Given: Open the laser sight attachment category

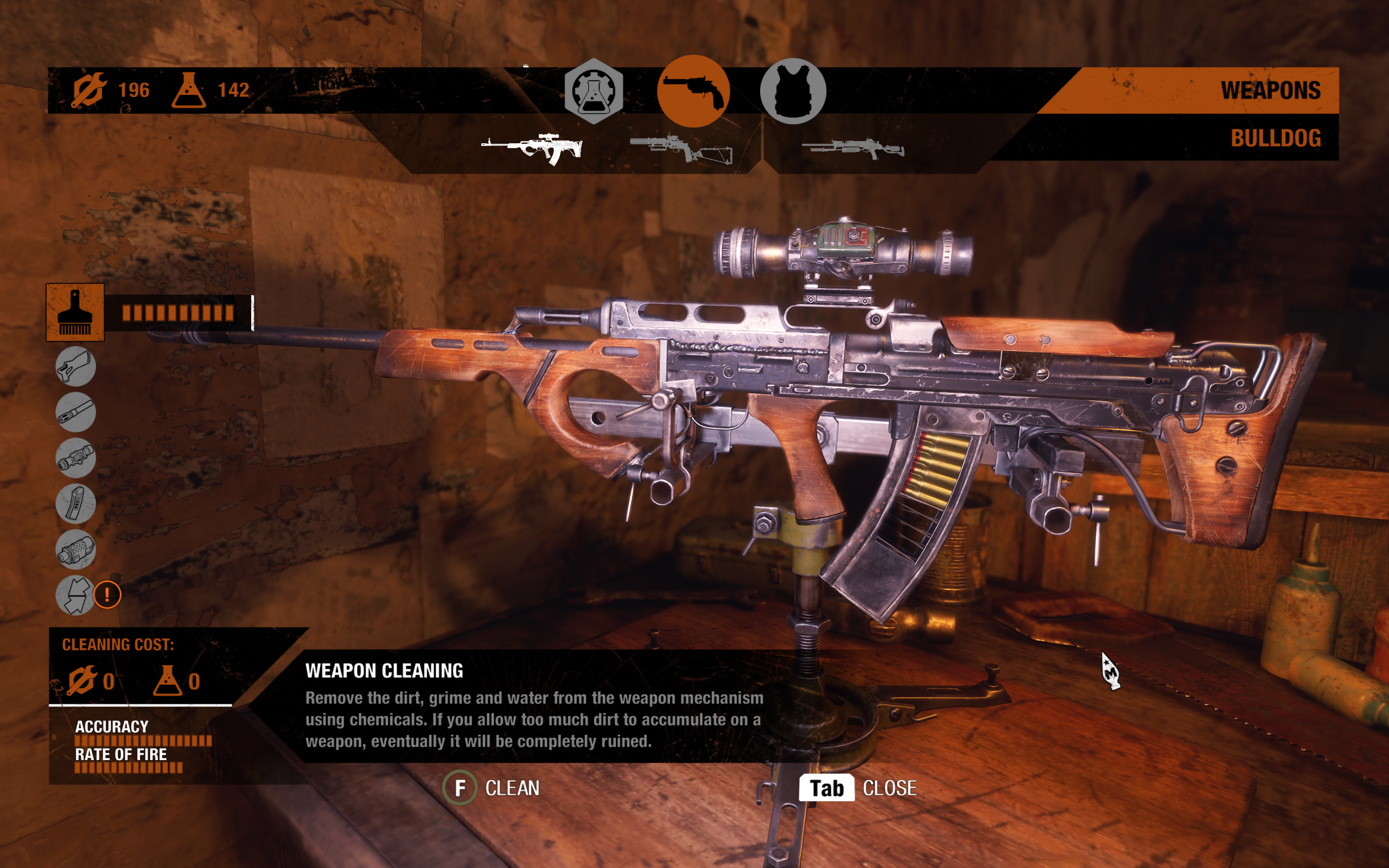Looking at the screenshot, I should click(76, 550).
